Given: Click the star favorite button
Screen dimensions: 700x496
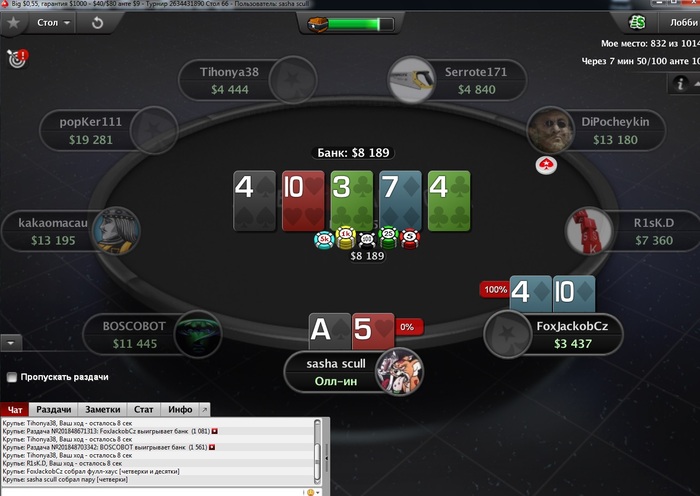Looking at the screenshot, I should (13, 22).
